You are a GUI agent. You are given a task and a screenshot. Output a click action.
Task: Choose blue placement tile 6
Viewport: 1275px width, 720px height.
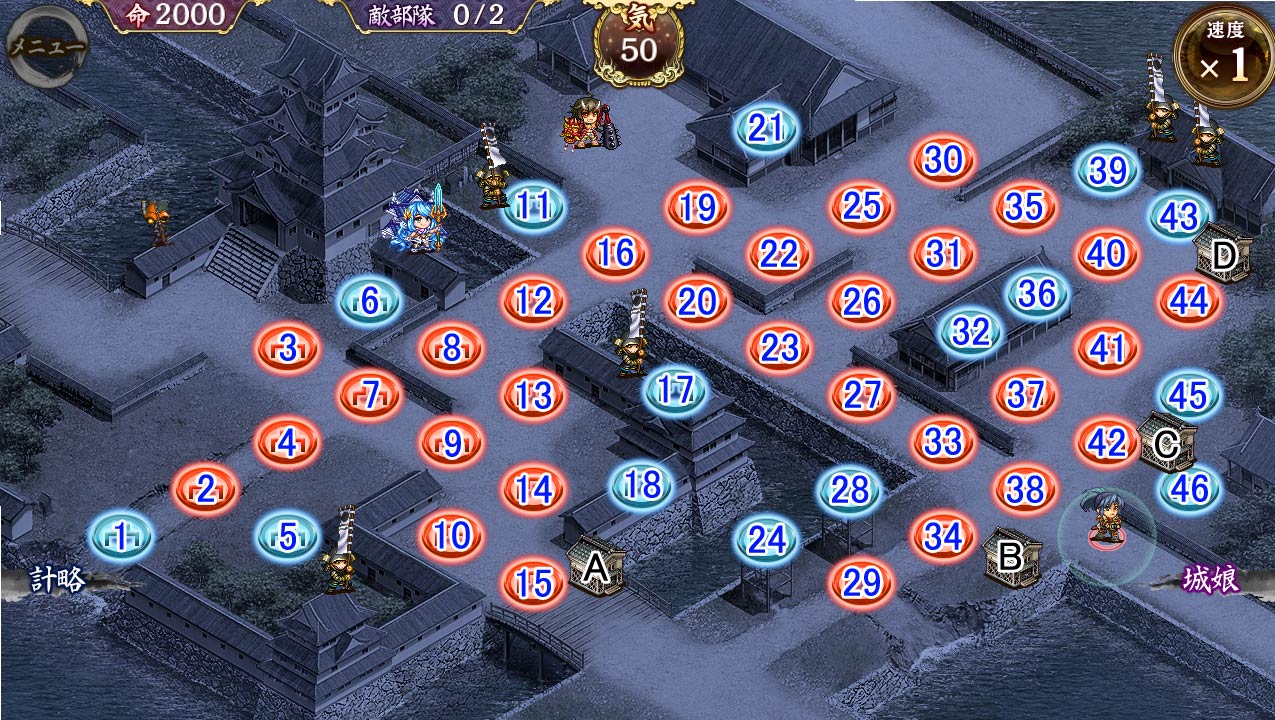coord(370,301)
